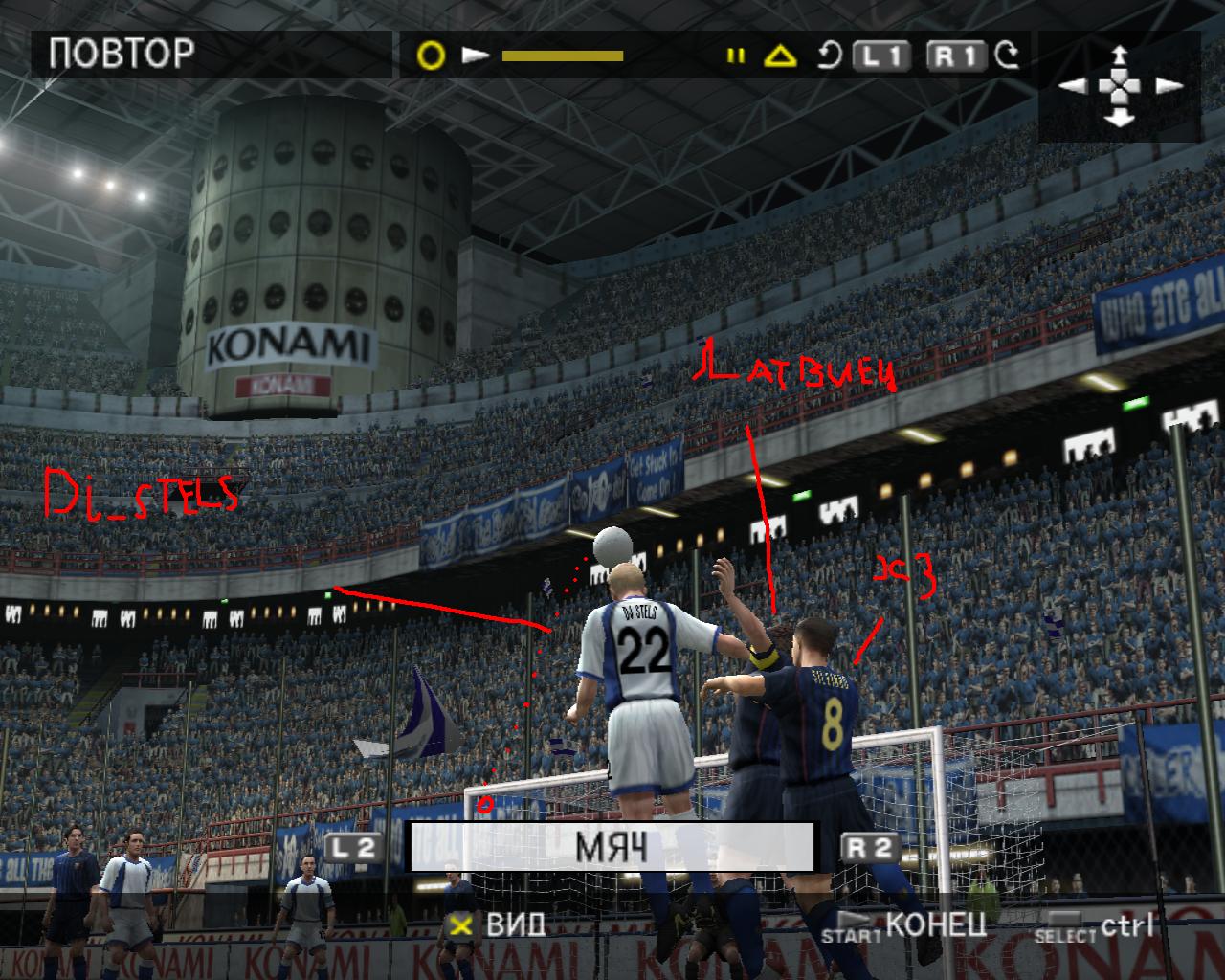The image size is (1225, 980).
Task: Click the yellow replay progress bar
Action: 563,56
